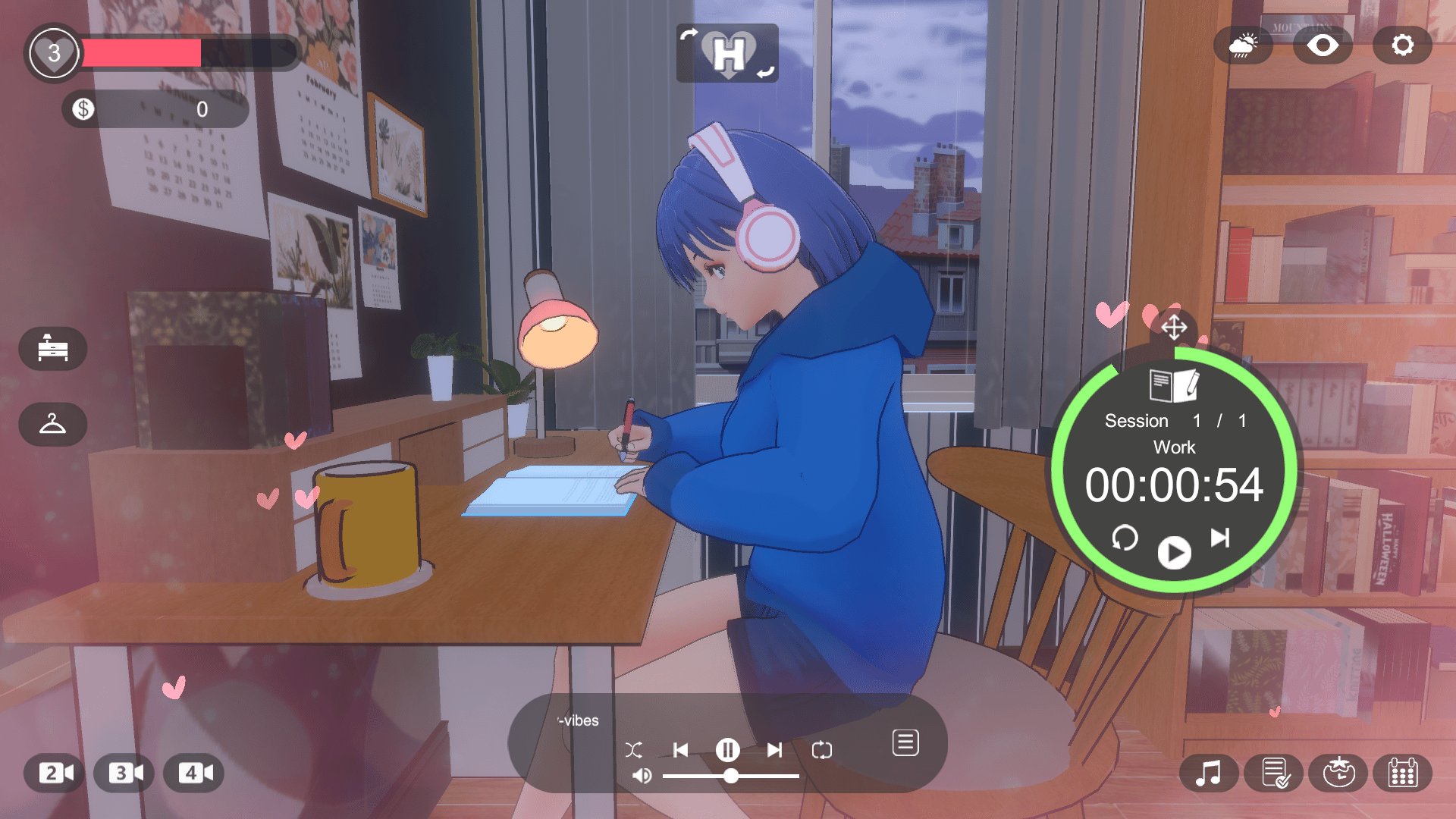Screen dimensions: 1456x819
Task: Open the to-do checklist panel
Action: click(x=1275, y=773)
